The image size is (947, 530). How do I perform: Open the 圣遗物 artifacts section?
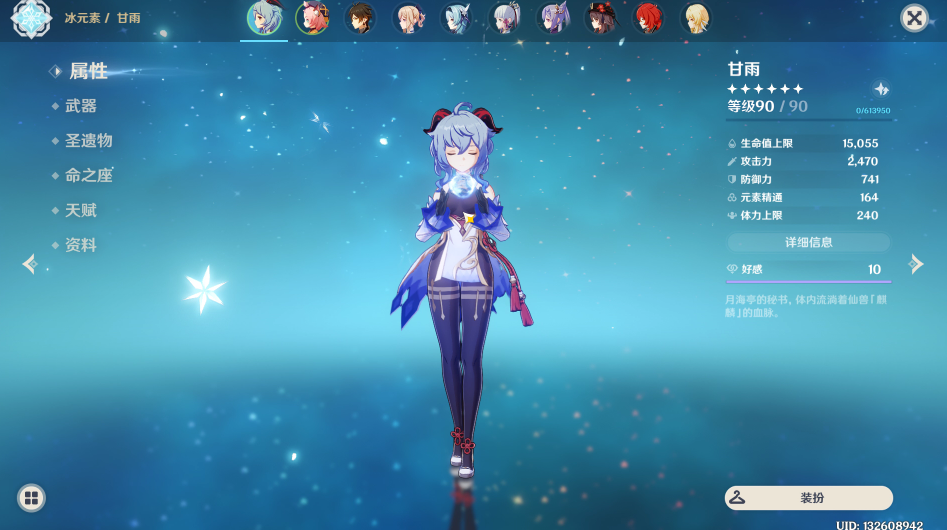point(88,141)
